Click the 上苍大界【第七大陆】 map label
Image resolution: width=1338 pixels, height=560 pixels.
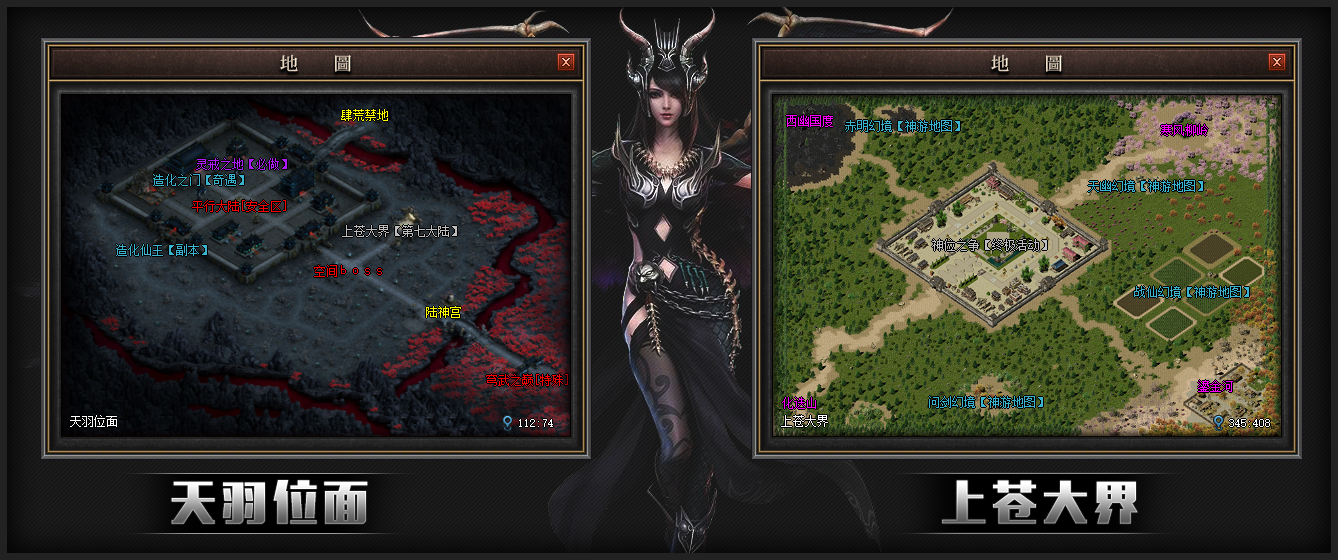(x=399, y=231)
